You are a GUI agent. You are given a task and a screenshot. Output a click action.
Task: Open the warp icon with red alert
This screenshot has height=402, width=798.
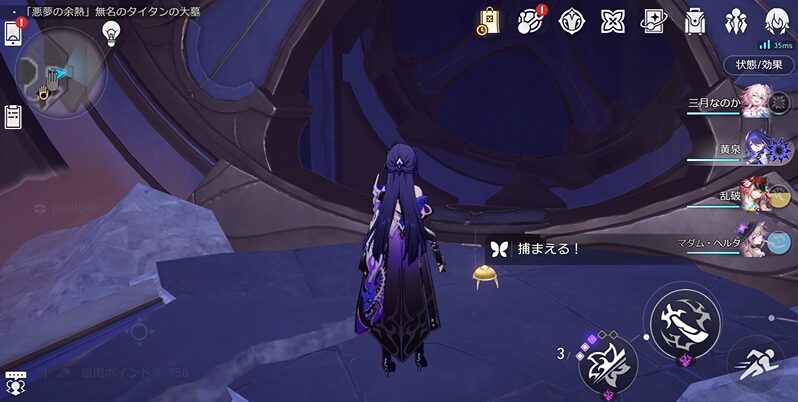click(x=530, y=20)
